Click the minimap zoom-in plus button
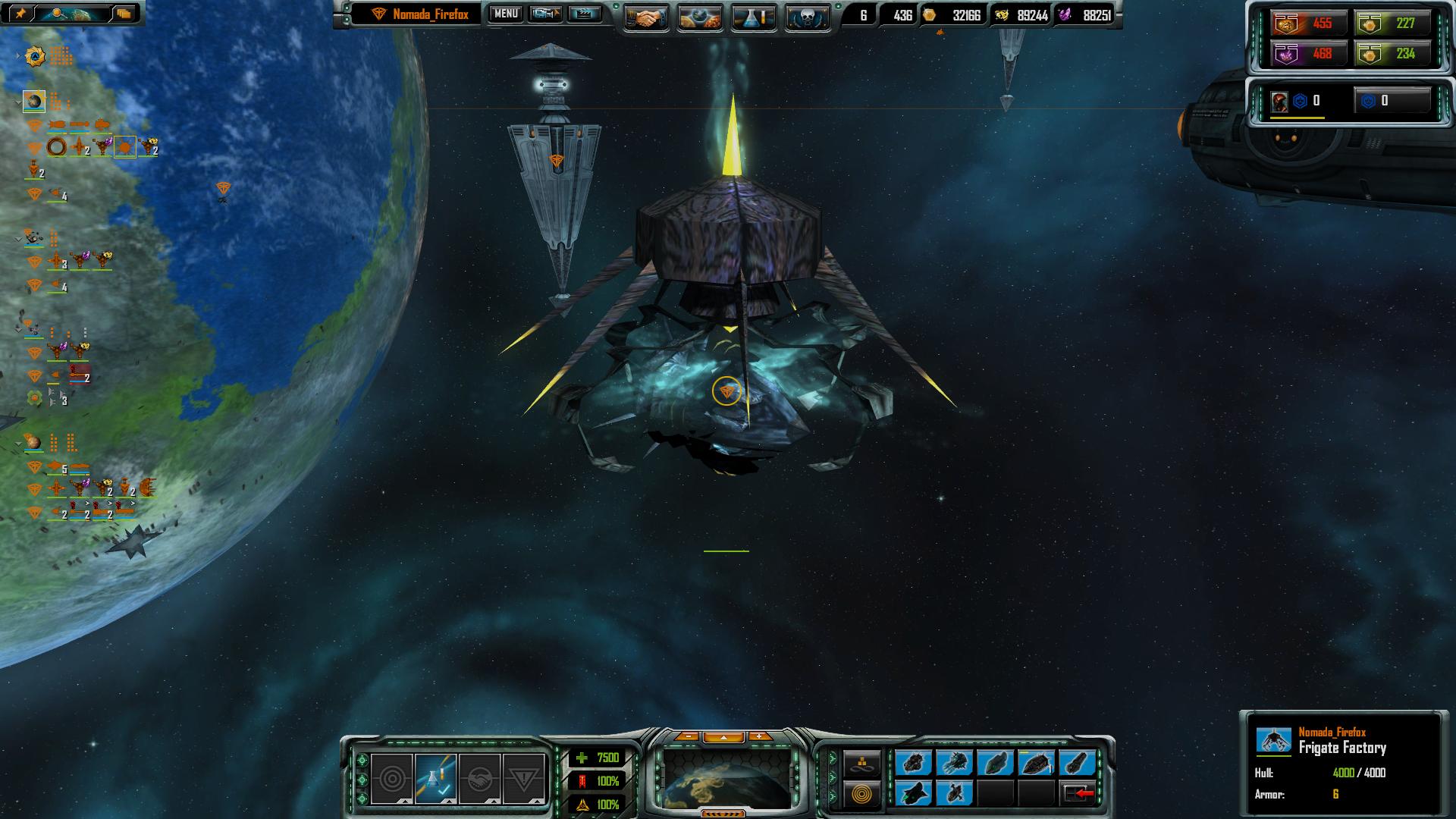The height and width of the screenshot is (819, 1456). coord(759,736)
